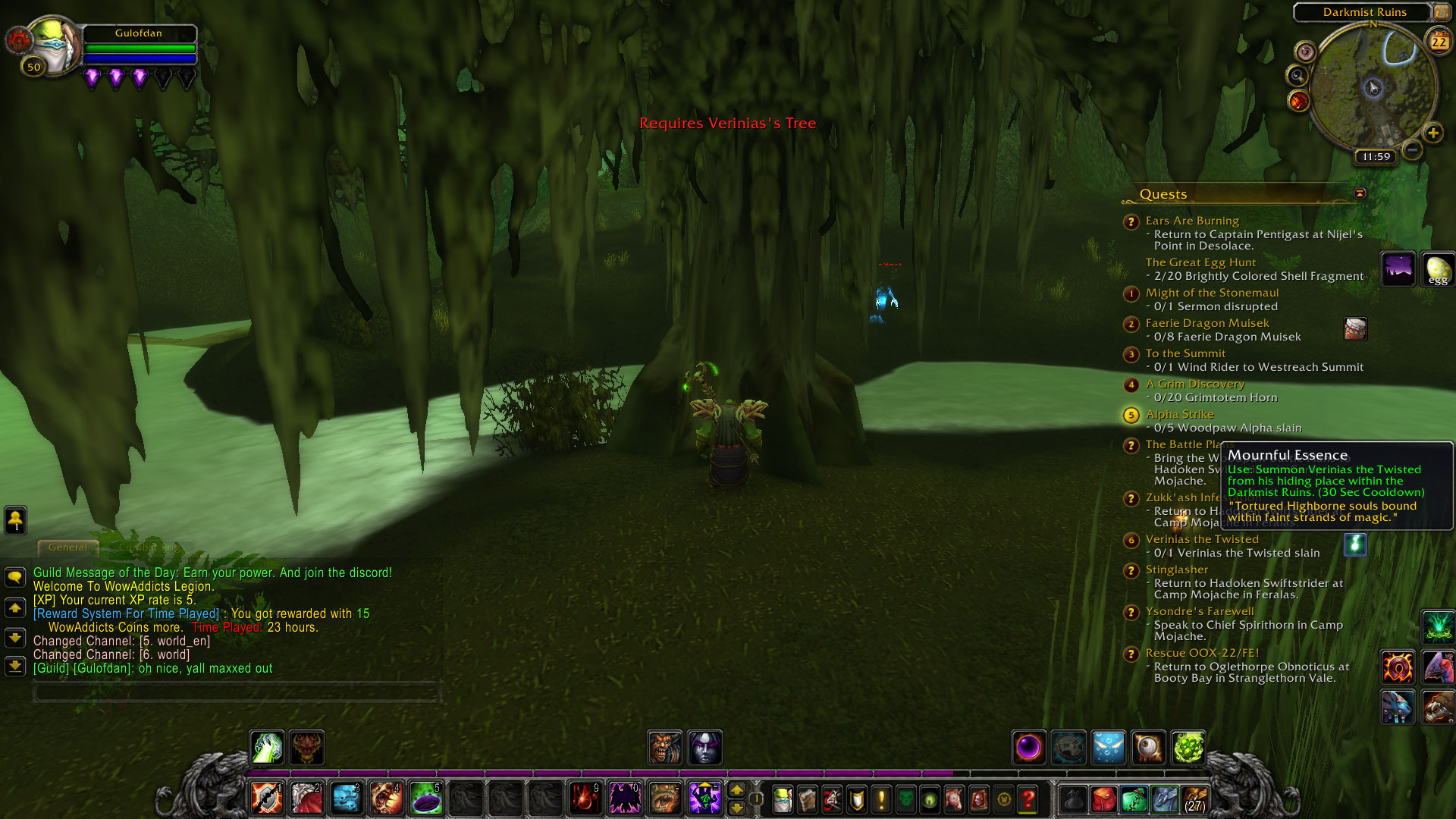Viewport: 1456px width, 819px height.
Task: Click the minimap zoom-in plus button
Action: tap(1432, 133)
